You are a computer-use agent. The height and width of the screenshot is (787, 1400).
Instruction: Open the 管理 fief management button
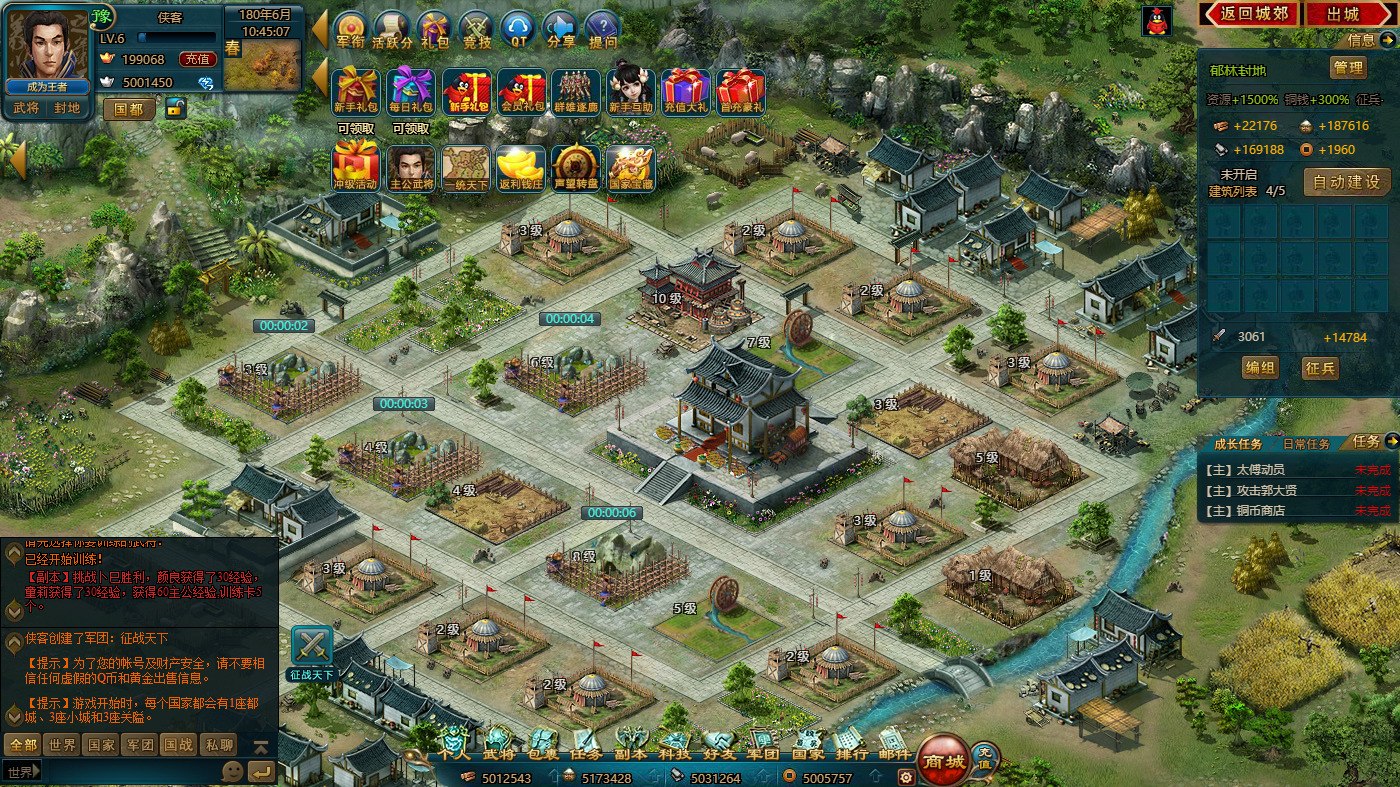click(x=1347, y=68)
